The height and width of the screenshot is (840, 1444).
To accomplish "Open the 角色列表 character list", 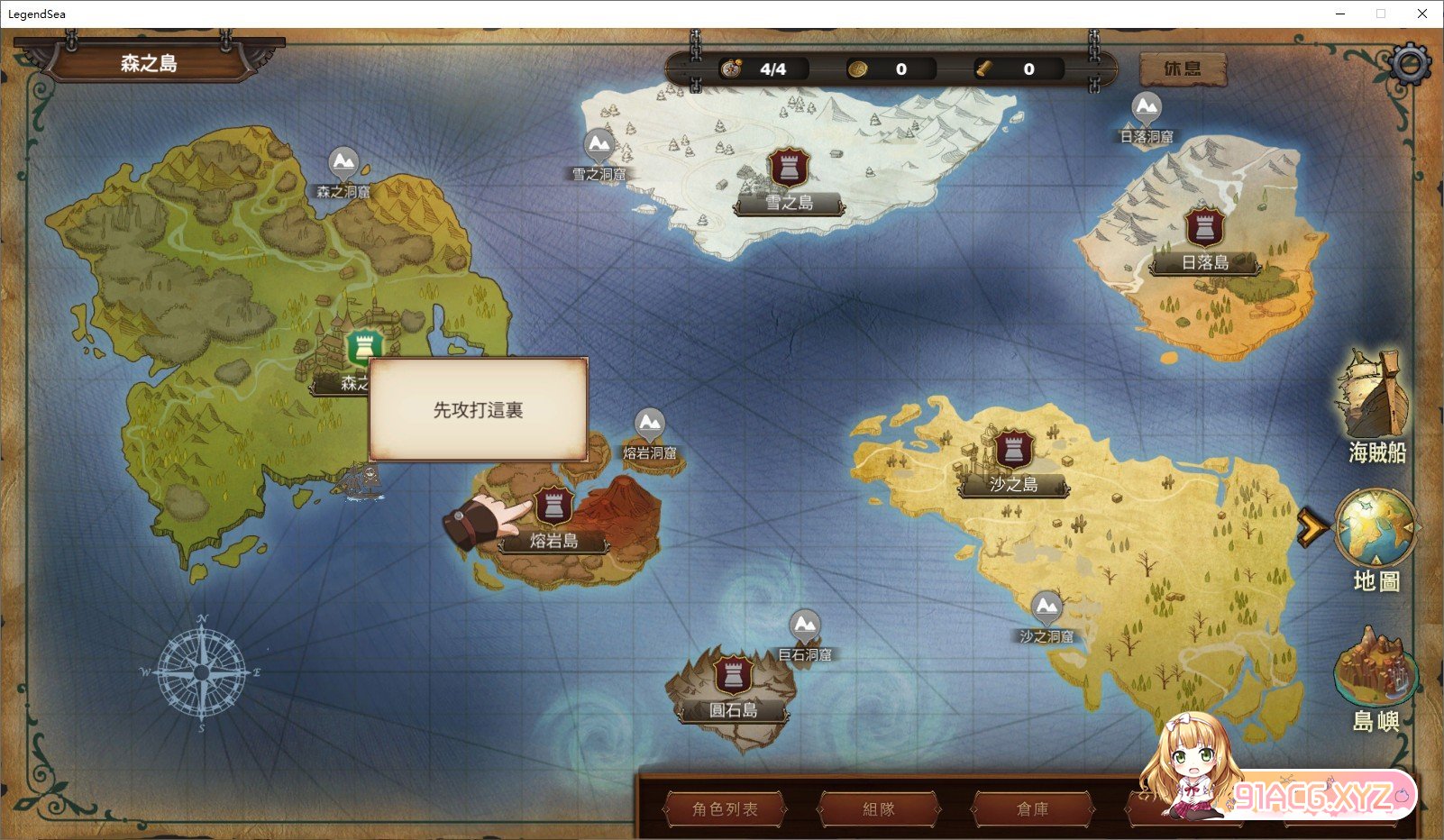I will click(x=725, y=808).
